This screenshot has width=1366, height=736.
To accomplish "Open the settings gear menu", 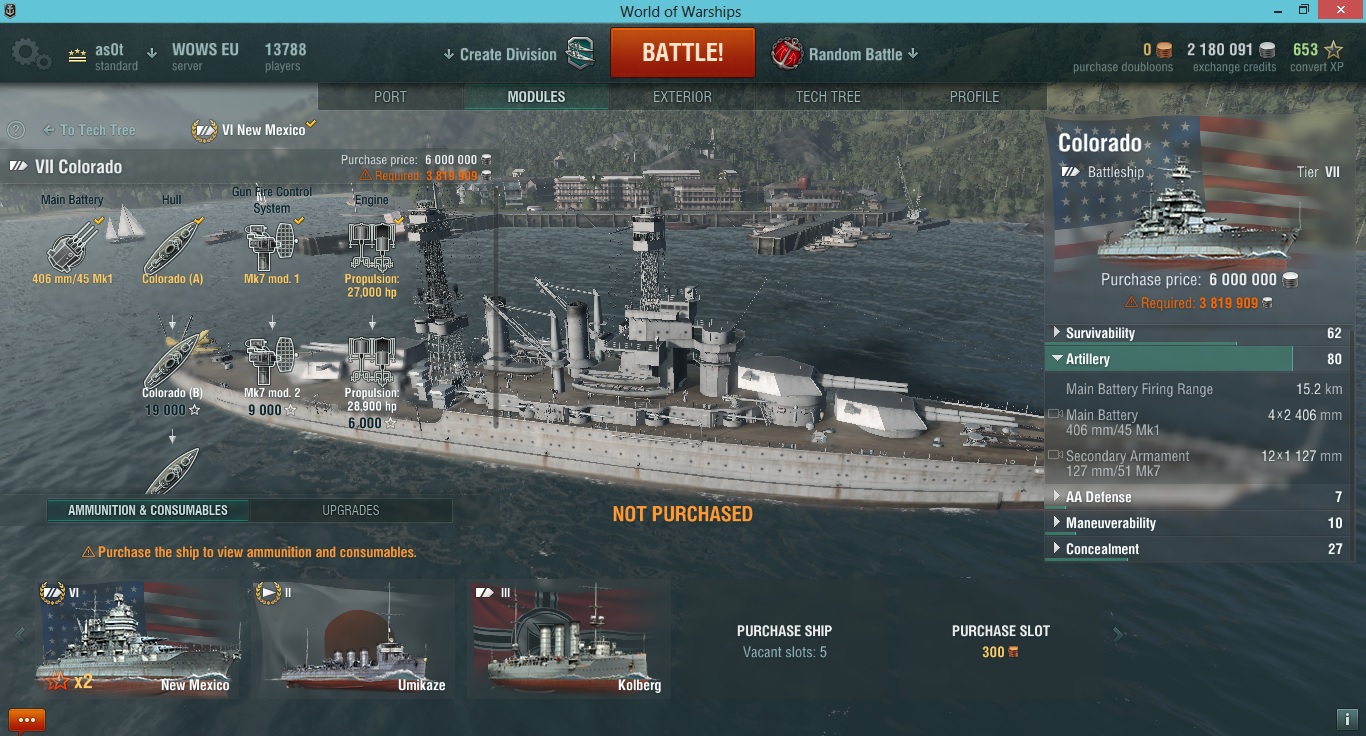I will 29,54.
